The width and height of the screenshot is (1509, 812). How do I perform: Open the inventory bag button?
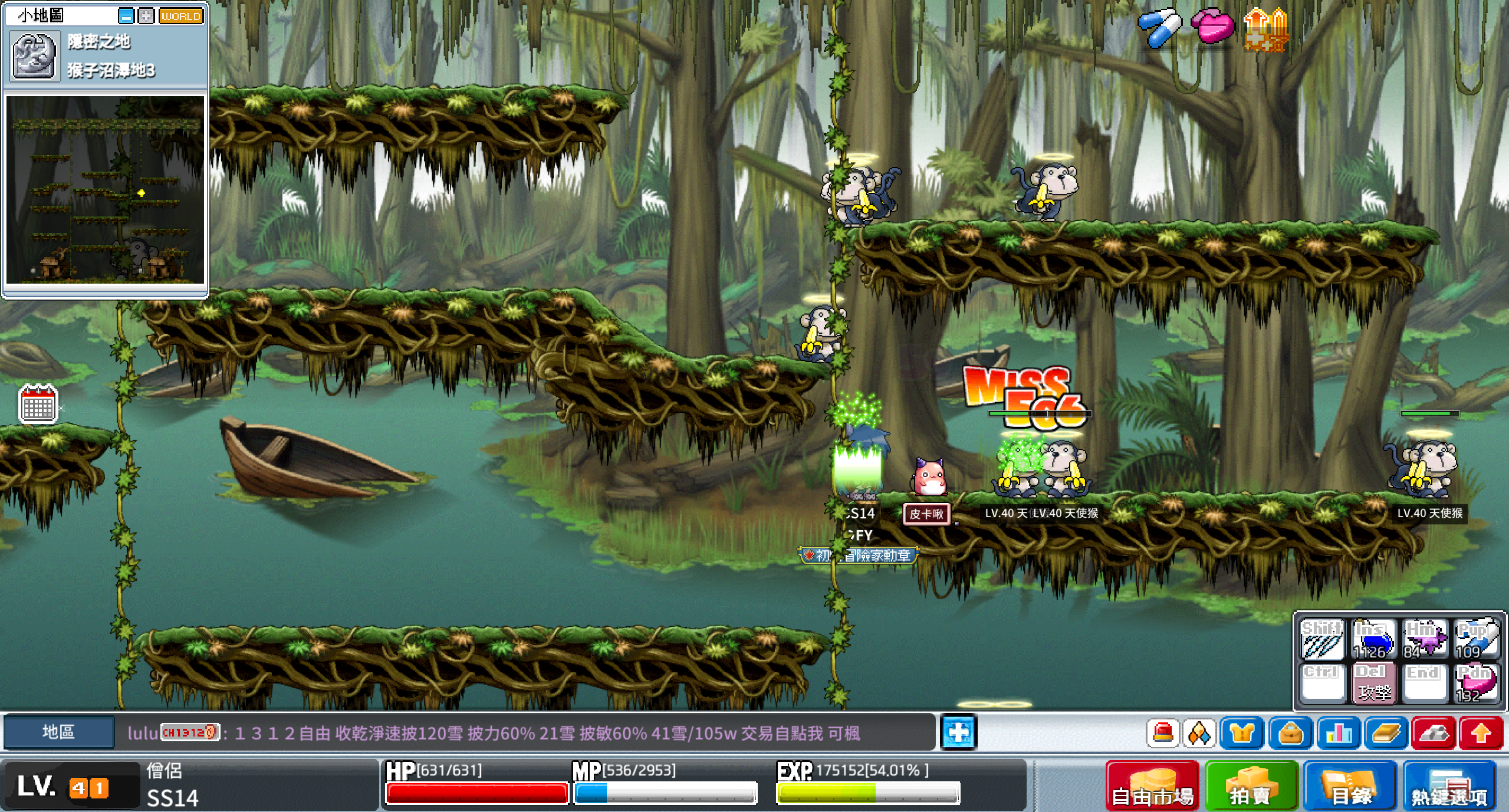[1290, 734]
